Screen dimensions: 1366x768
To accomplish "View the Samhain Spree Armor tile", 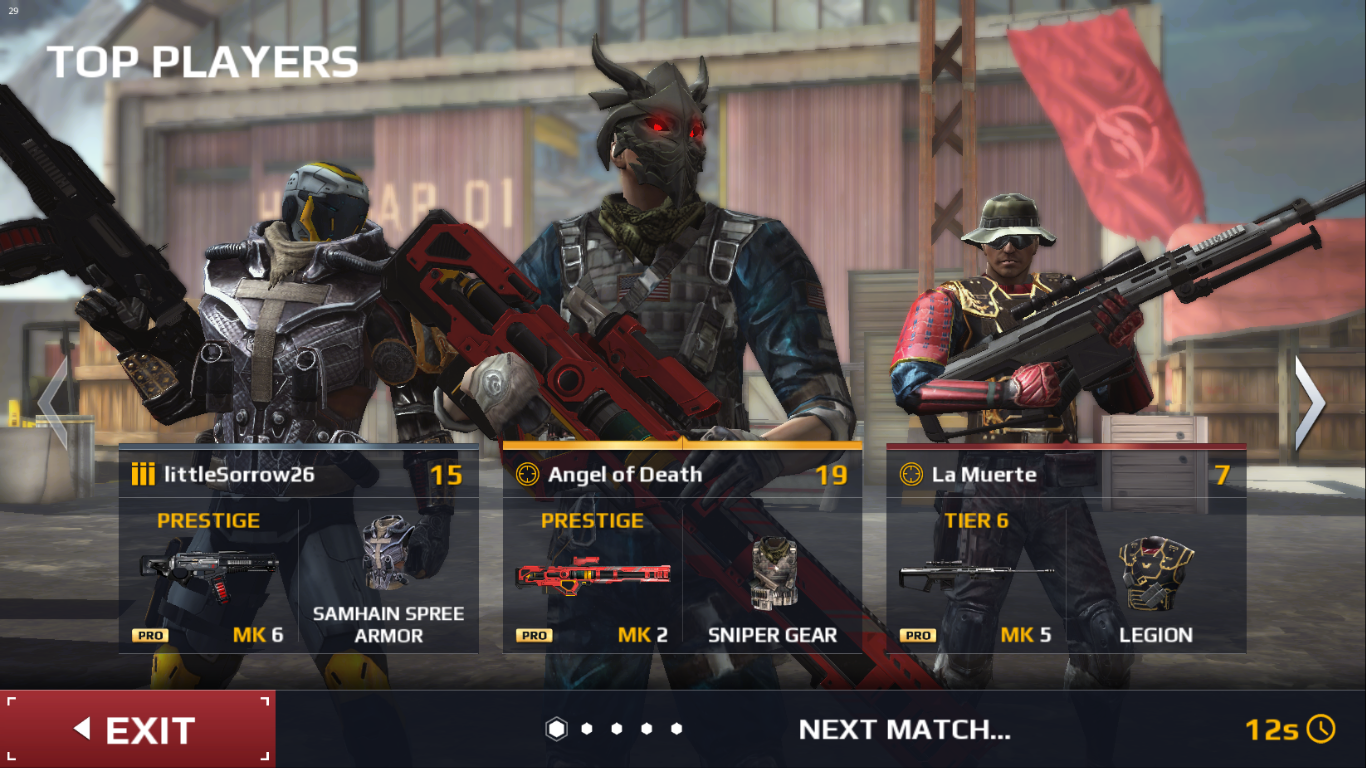I will (x=388, y=577).
